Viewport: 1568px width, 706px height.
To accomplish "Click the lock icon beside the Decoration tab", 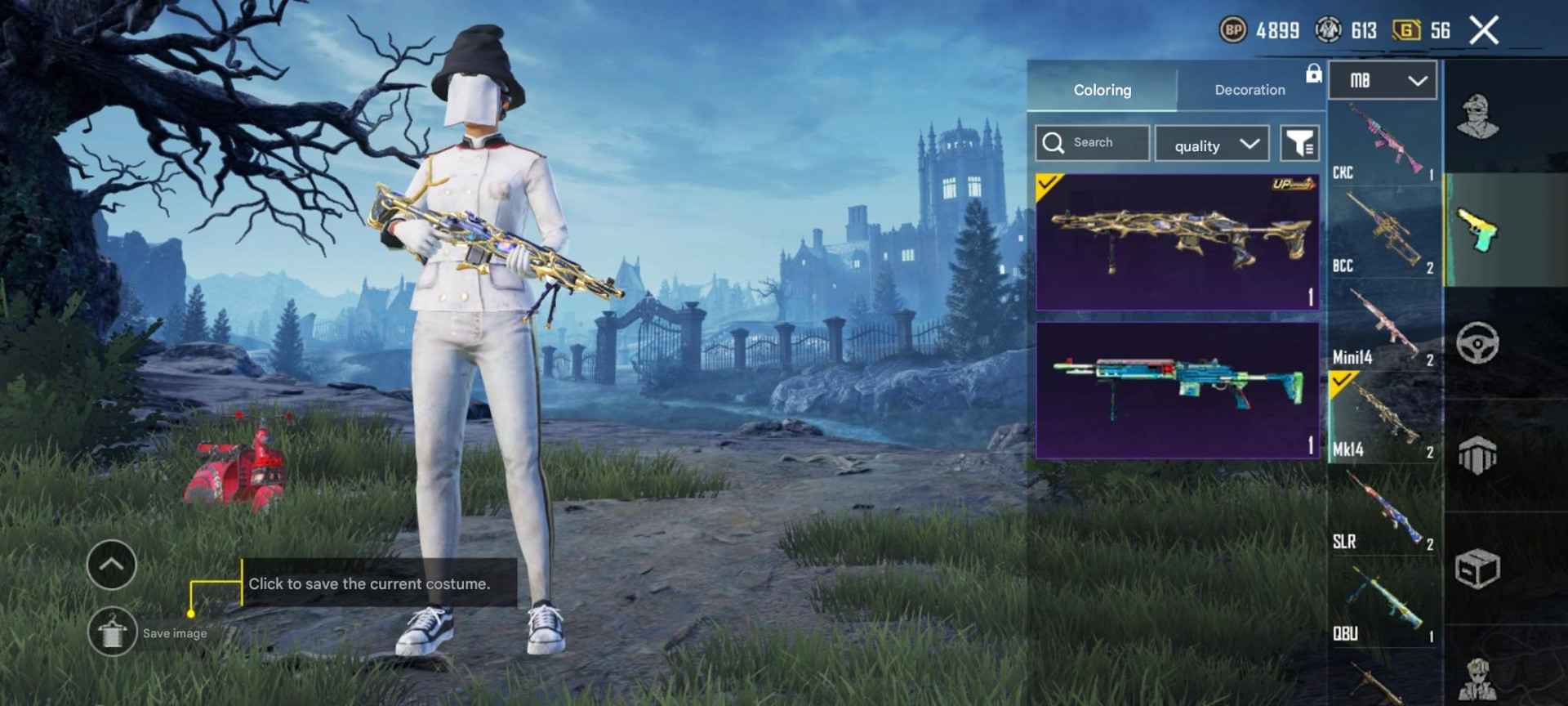I will 1315,74.
